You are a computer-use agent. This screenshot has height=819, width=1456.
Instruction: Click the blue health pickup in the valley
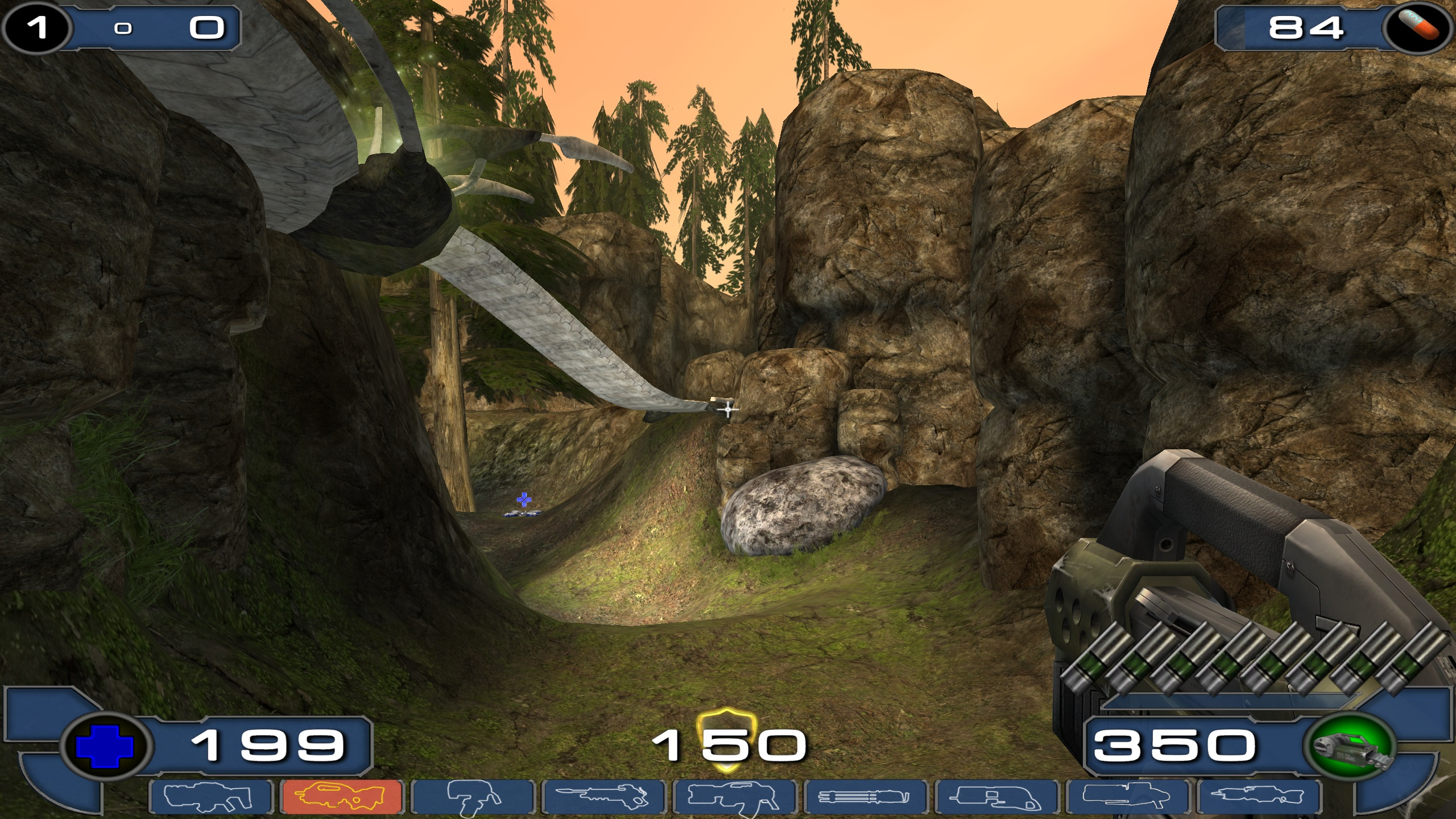[x=523, y=500]
